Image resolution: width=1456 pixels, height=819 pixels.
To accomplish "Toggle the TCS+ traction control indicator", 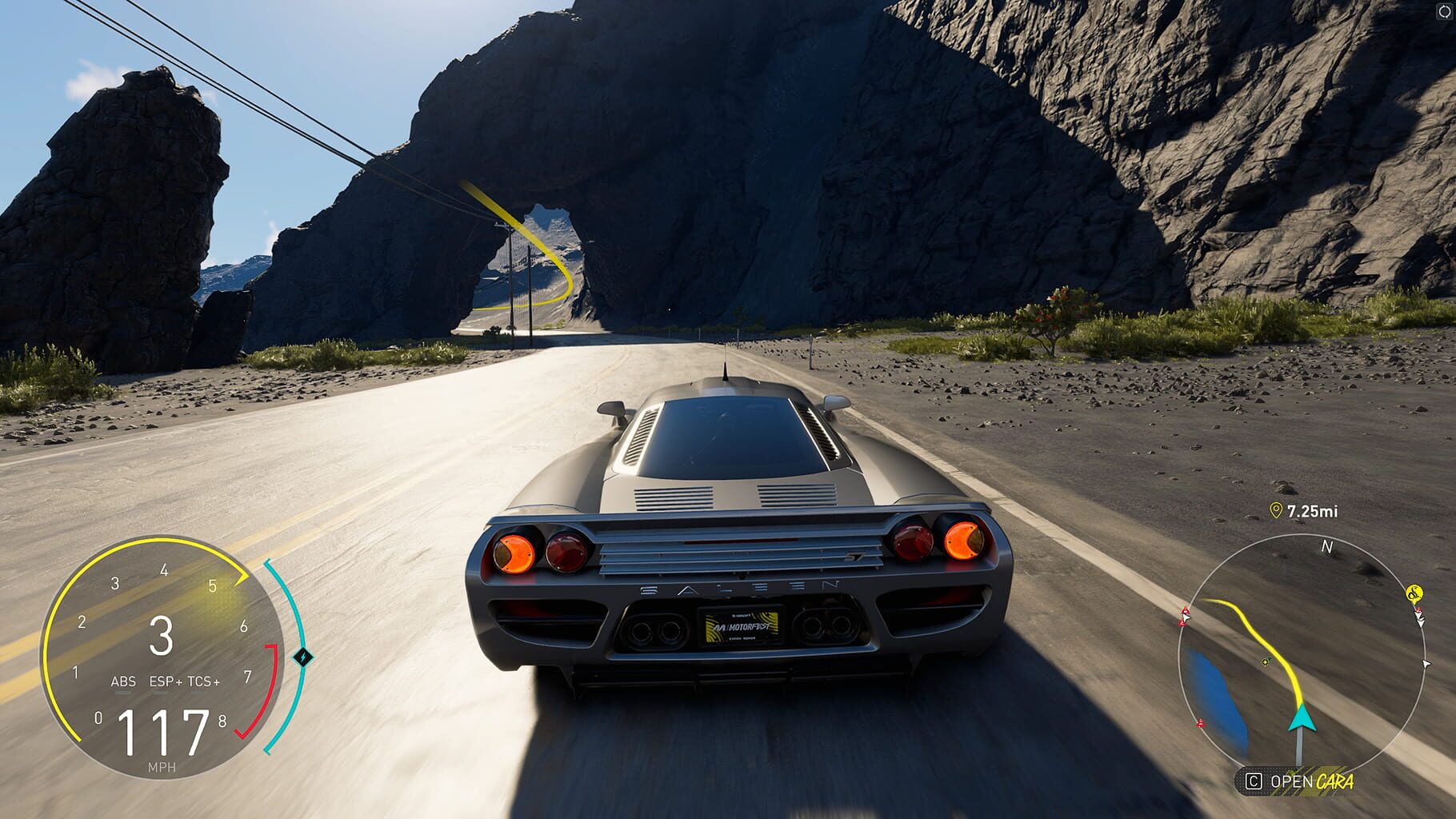I will coord(203,681).
